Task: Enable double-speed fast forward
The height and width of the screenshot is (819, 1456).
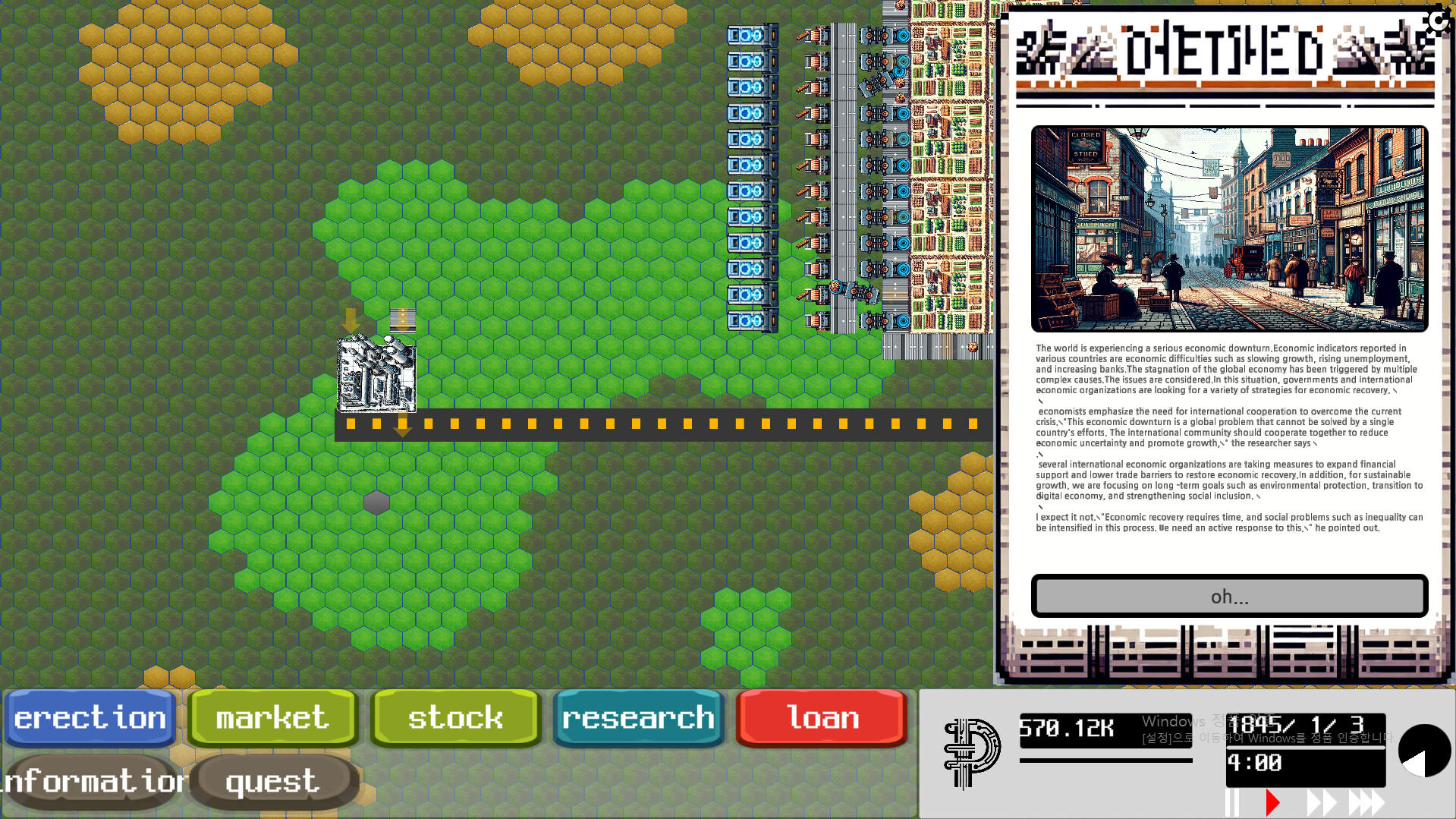Action: click(x=1322, y=800)
